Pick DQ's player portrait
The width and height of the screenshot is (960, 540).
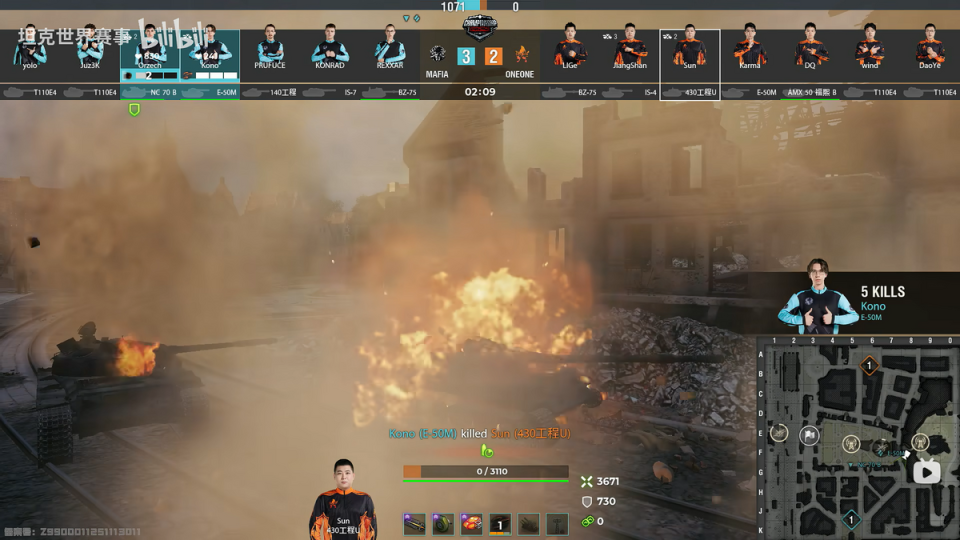click(810, 50)
